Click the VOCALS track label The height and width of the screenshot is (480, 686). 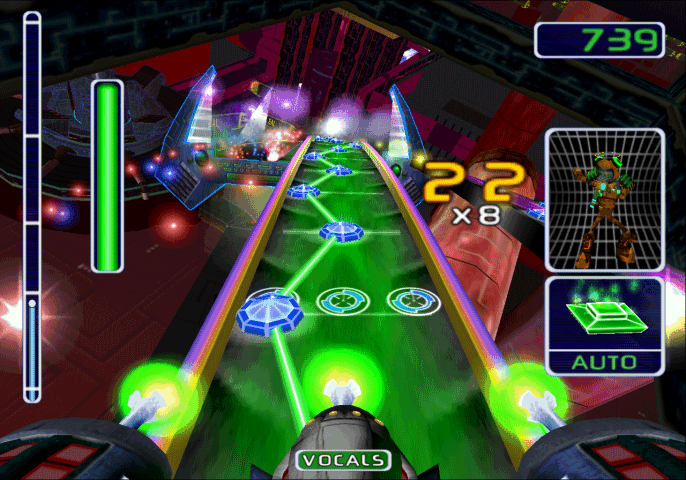click(343, 460)
